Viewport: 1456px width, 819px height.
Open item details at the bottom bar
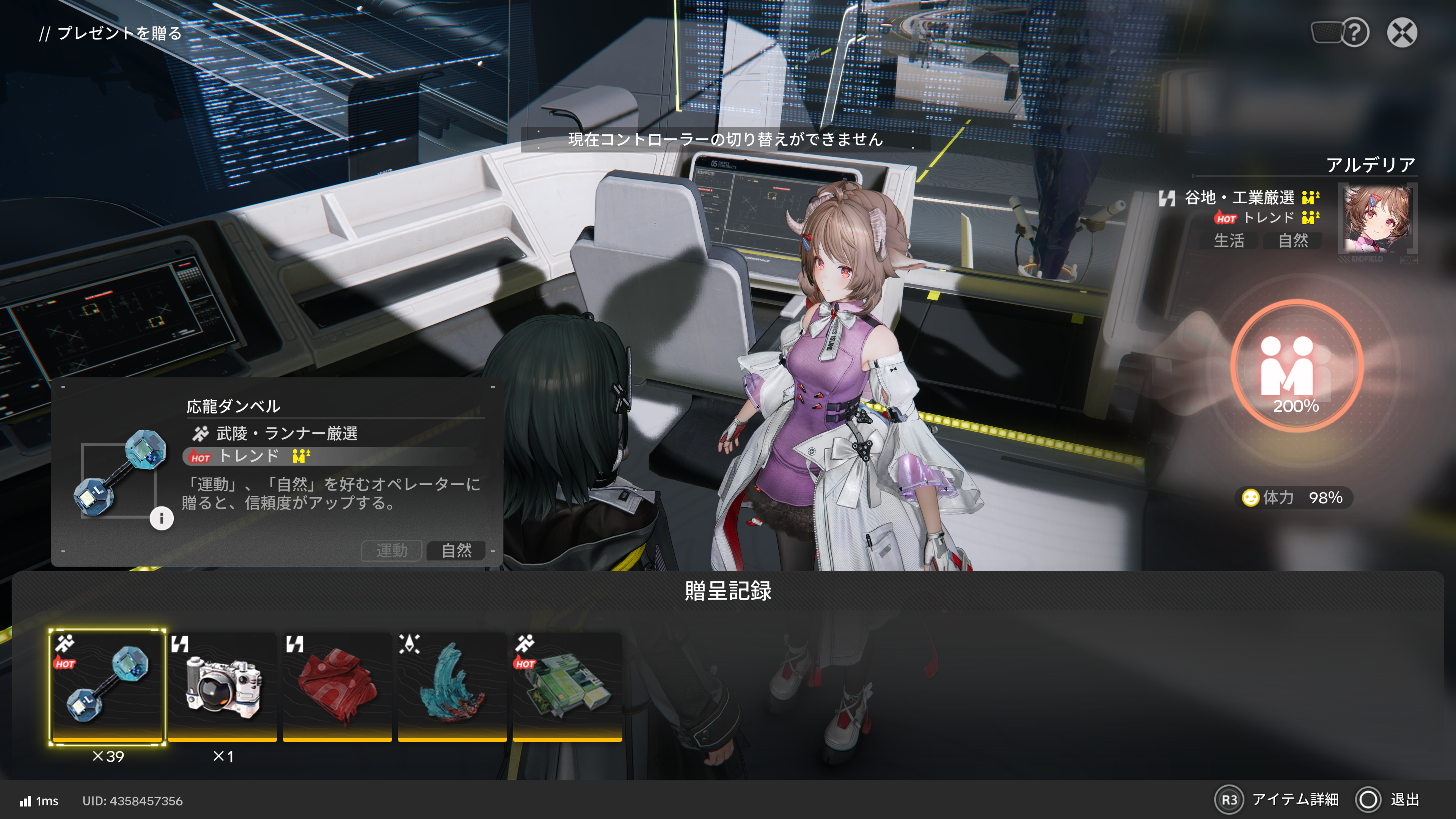[1277, 799]
